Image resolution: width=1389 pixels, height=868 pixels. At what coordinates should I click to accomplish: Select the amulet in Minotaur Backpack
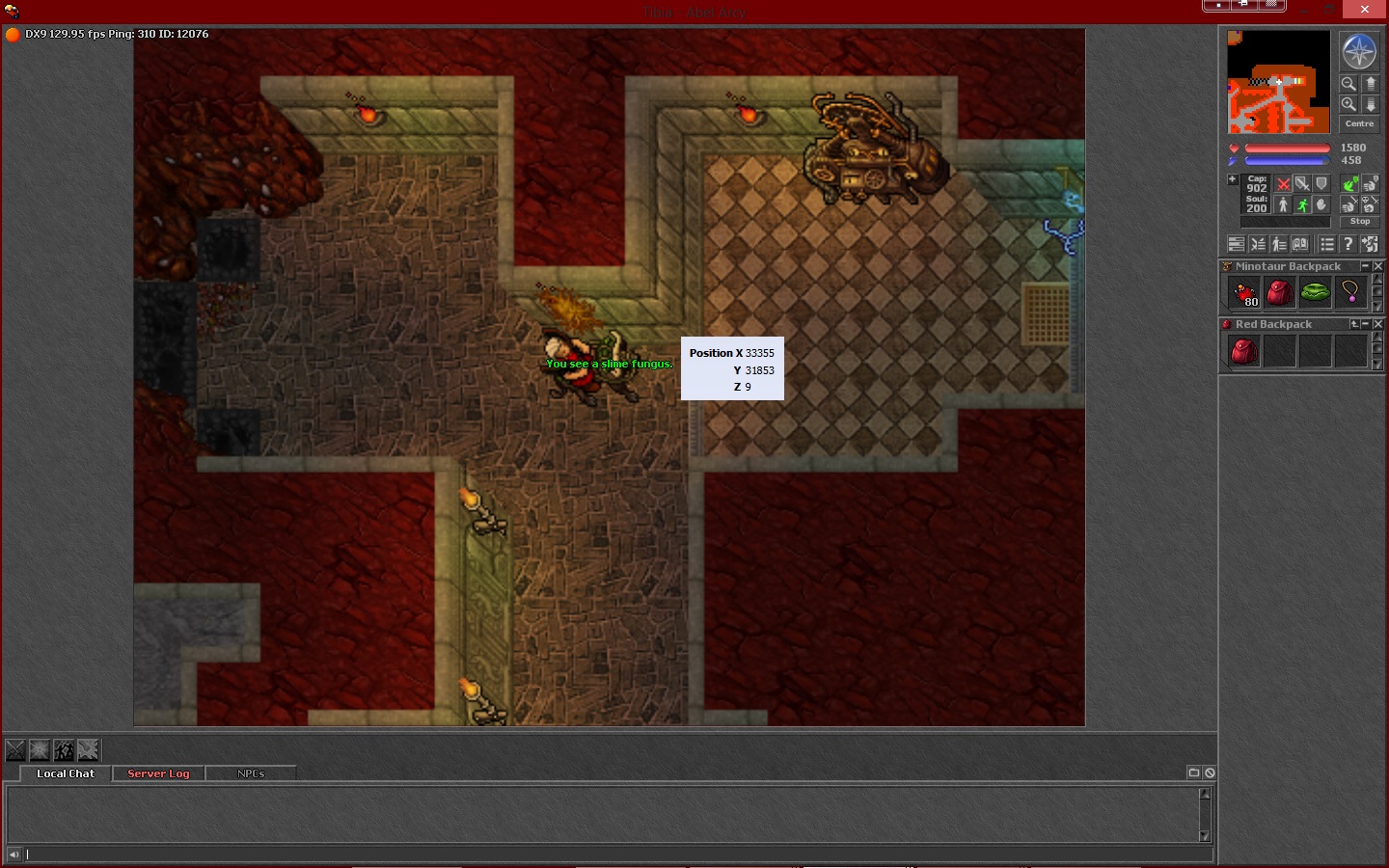1349,292
